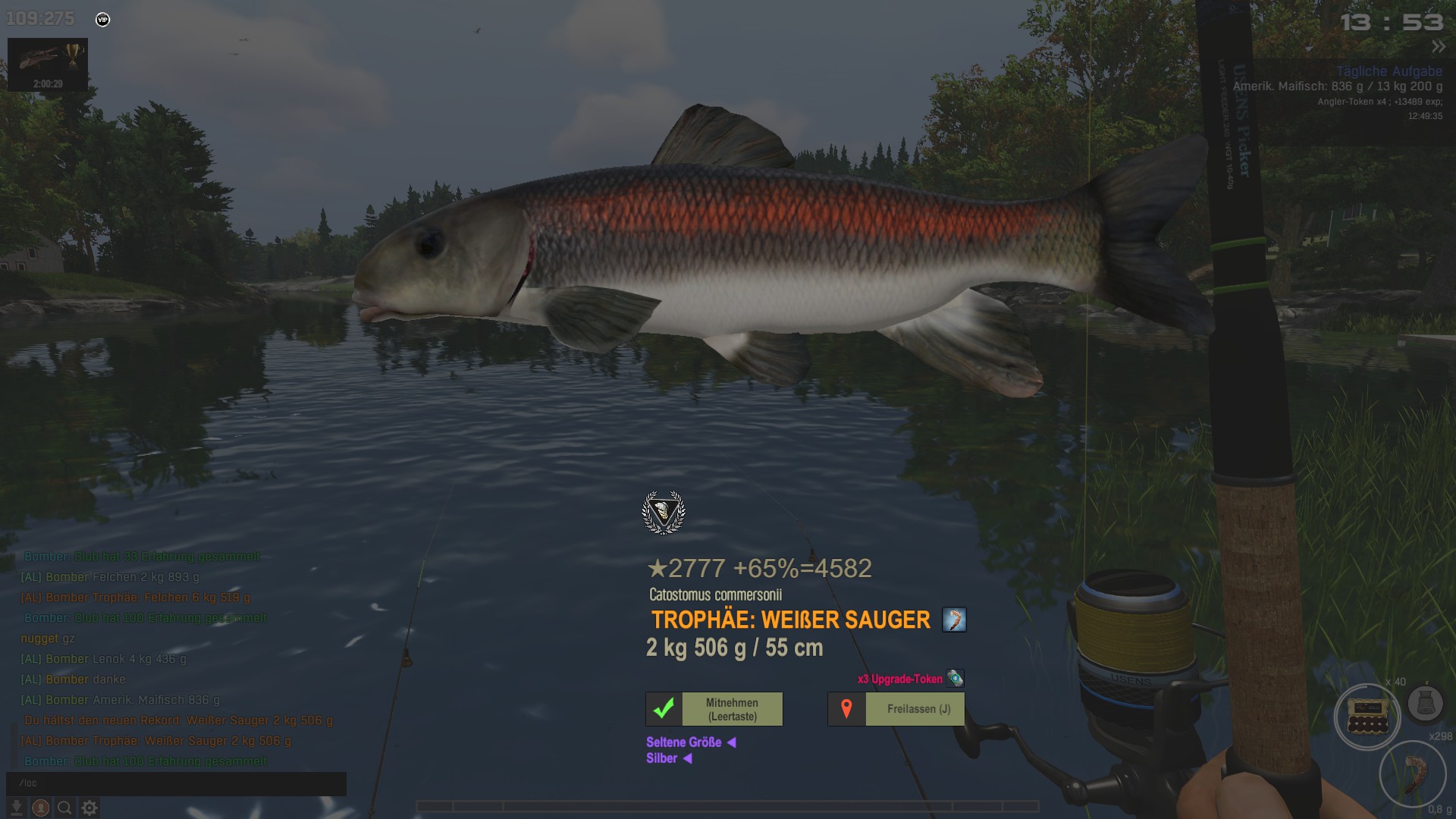Open the Tägliche Aufgabe daily task tracker
1456x819 pixels.
pos(1389,71)
